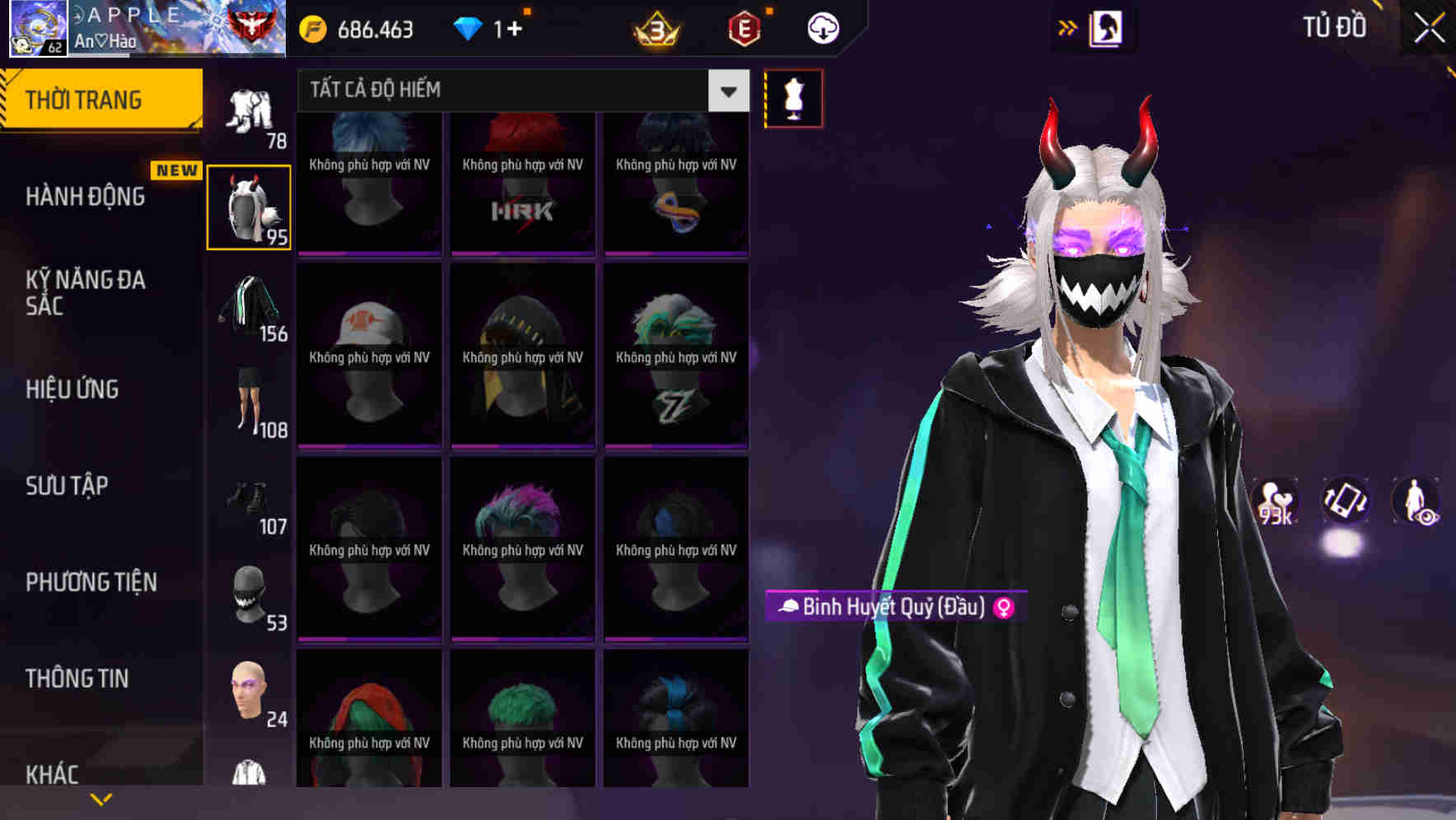Open the red Elite pass badge

point(744,29)
